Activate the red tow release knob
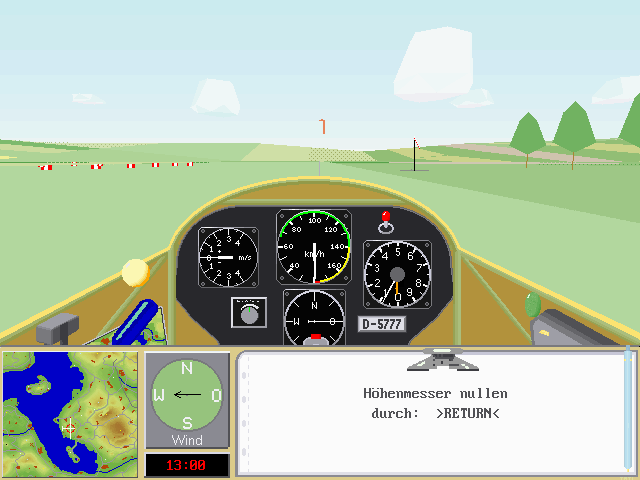 (385, 217)
